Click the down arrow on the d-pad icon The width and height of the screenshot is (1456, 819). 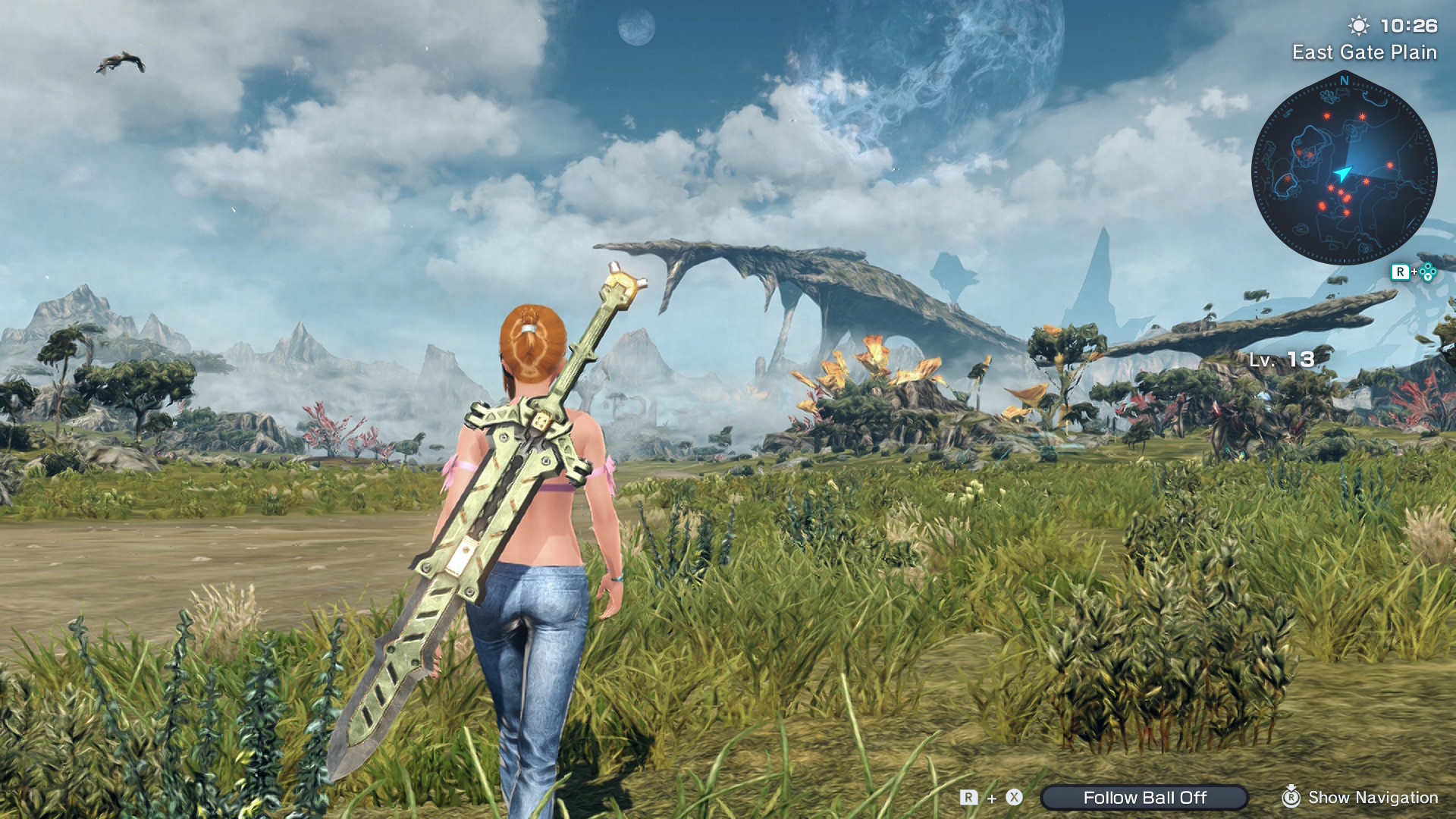[x=1428, y=278]
